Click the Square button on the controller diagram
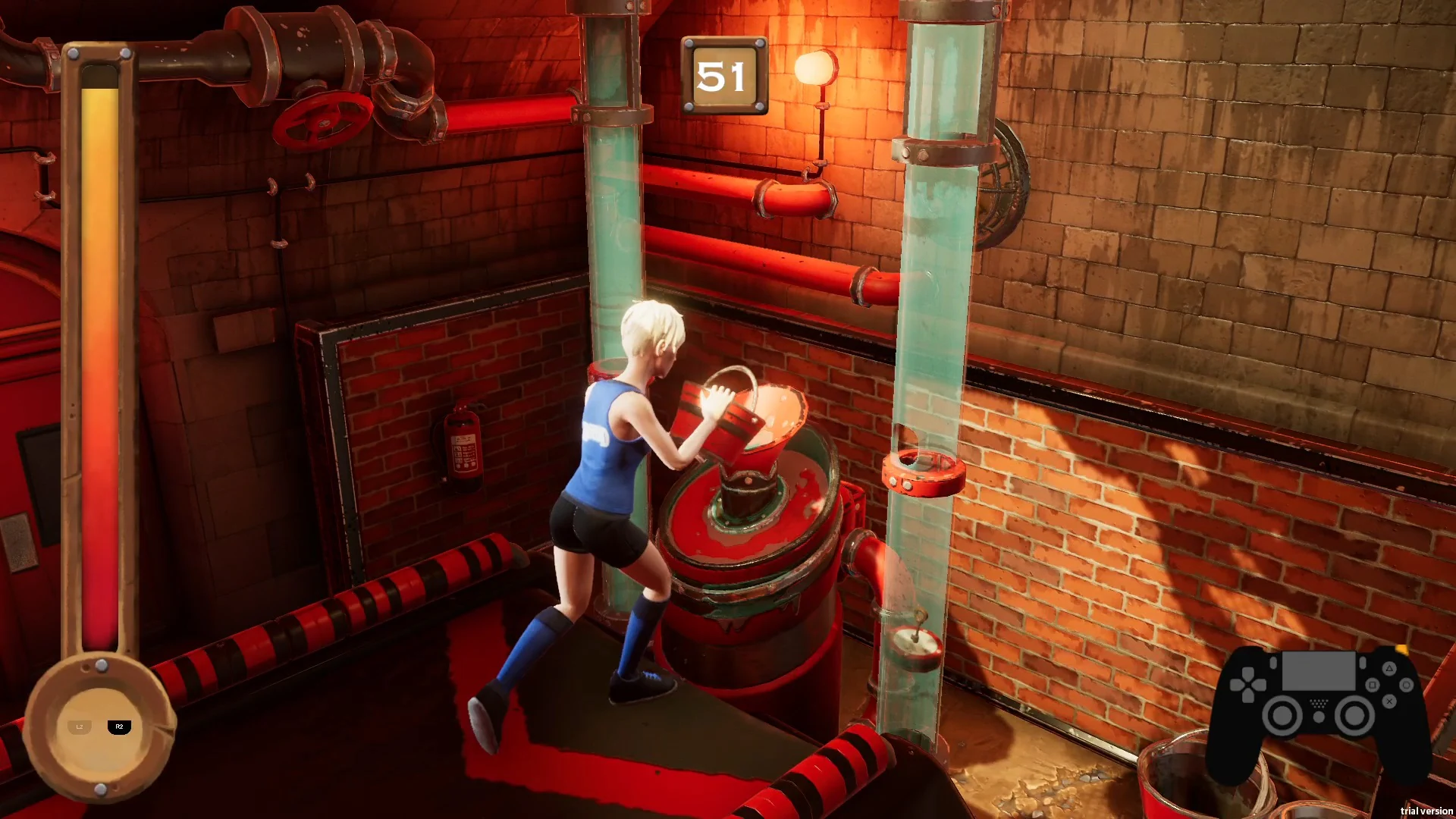 click(x=1373, y=685)
